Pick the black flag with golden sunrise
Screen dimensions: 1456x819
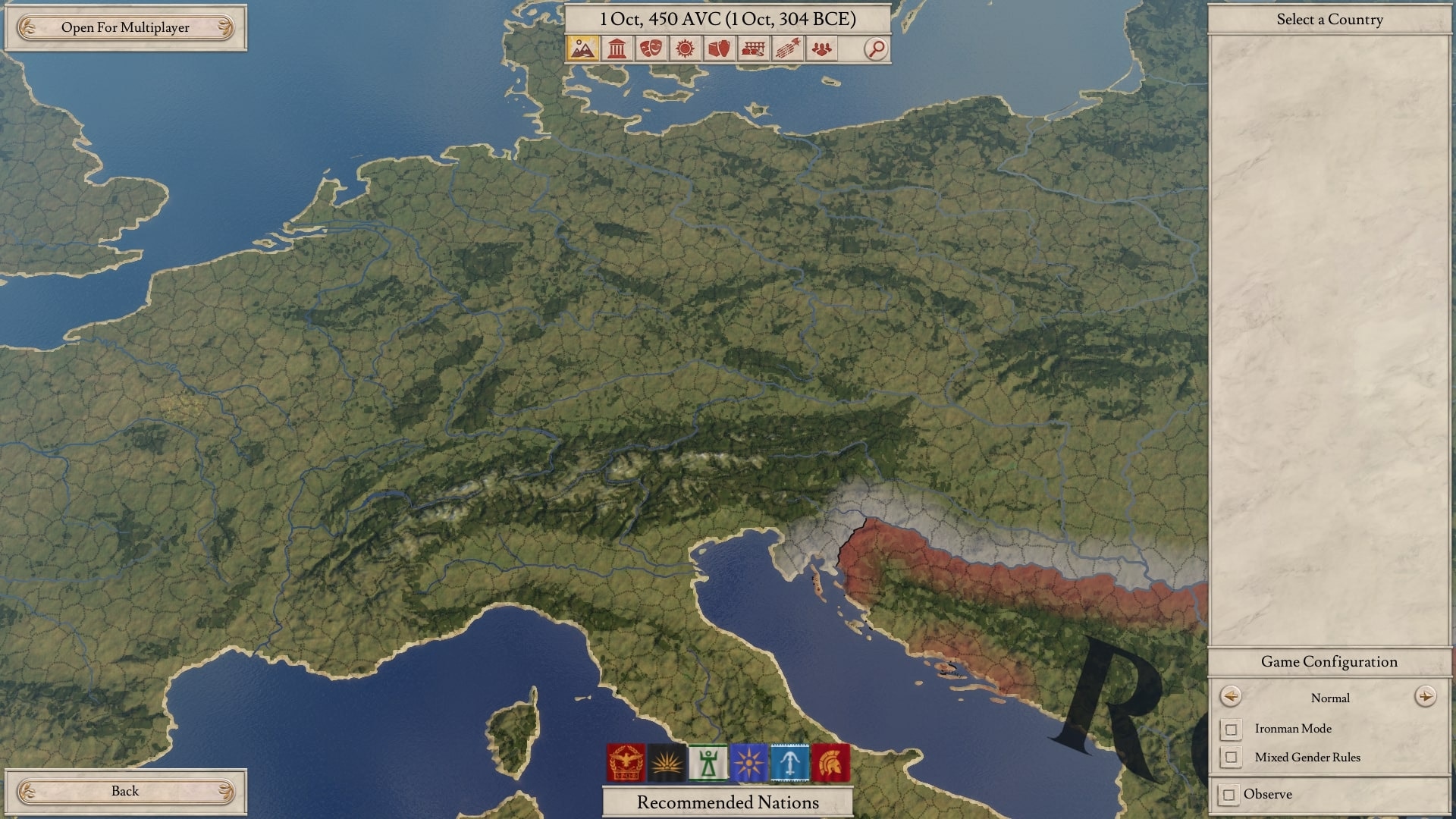click(667, 763)
